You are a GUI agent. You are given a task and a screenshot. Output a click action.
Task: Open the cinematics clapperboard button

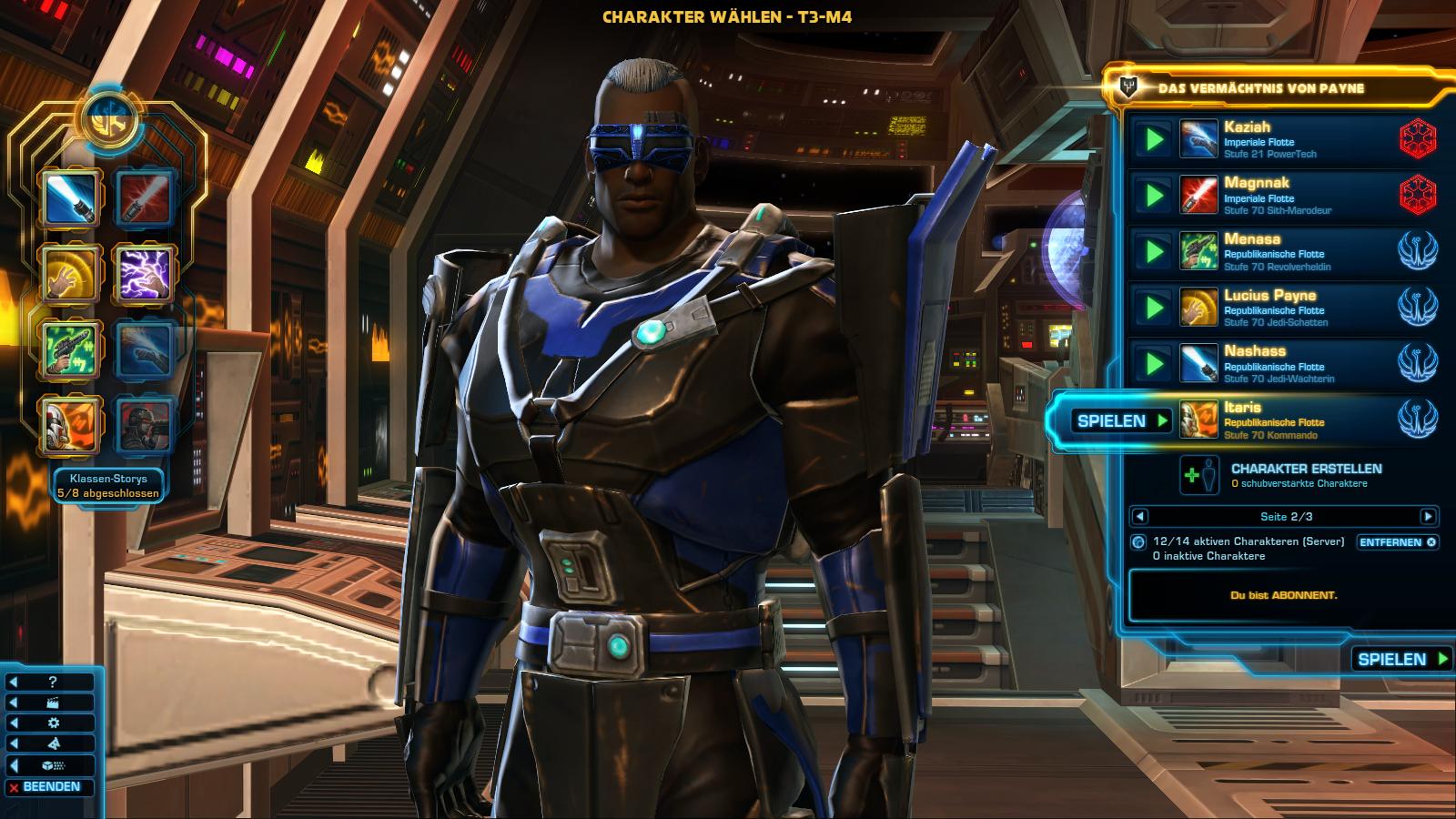pos(53,703)
